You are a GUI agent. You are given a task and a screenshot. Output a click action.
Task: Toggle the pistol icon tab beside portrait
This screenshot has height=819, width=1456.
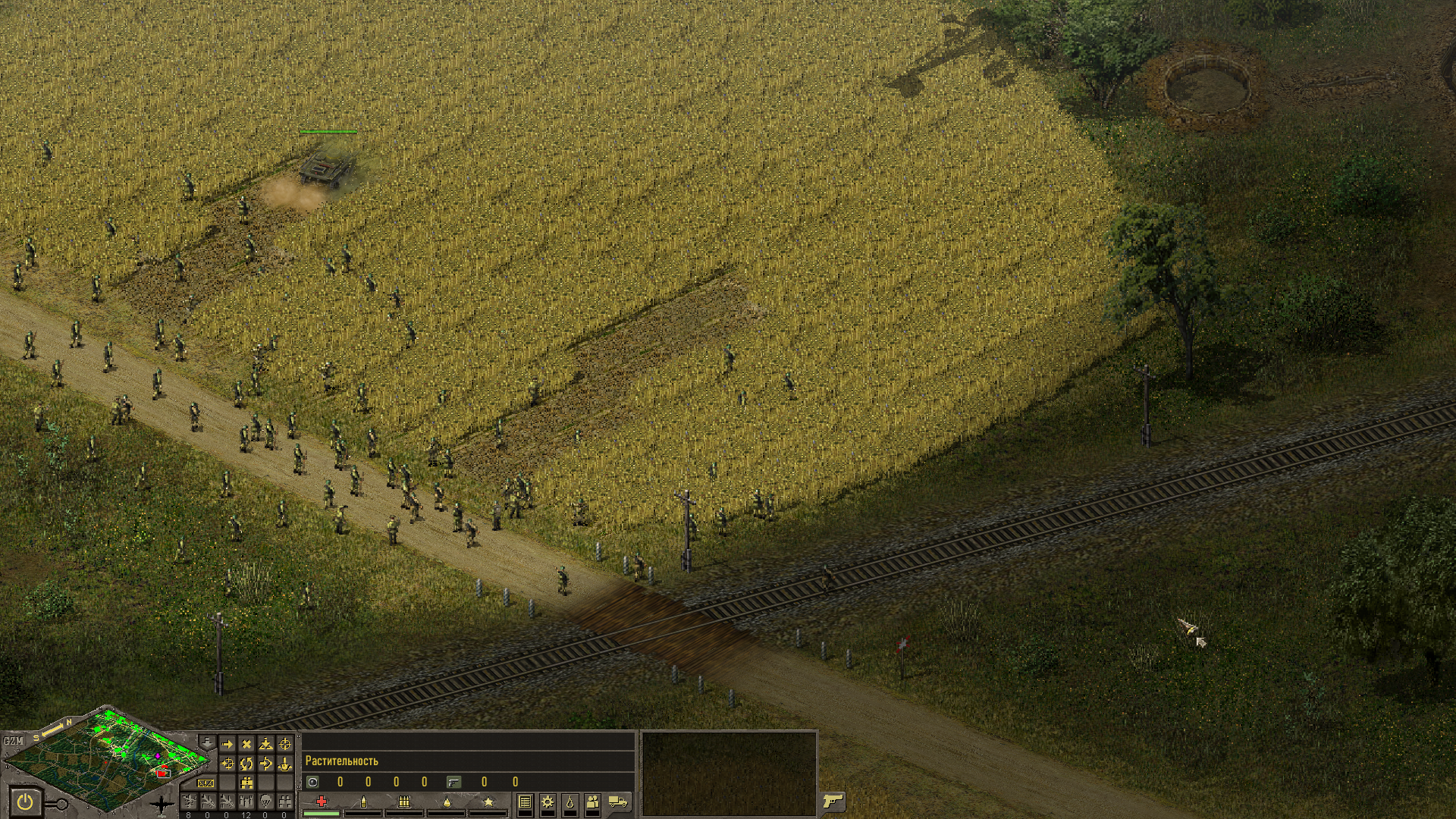[x=833, y=801]
